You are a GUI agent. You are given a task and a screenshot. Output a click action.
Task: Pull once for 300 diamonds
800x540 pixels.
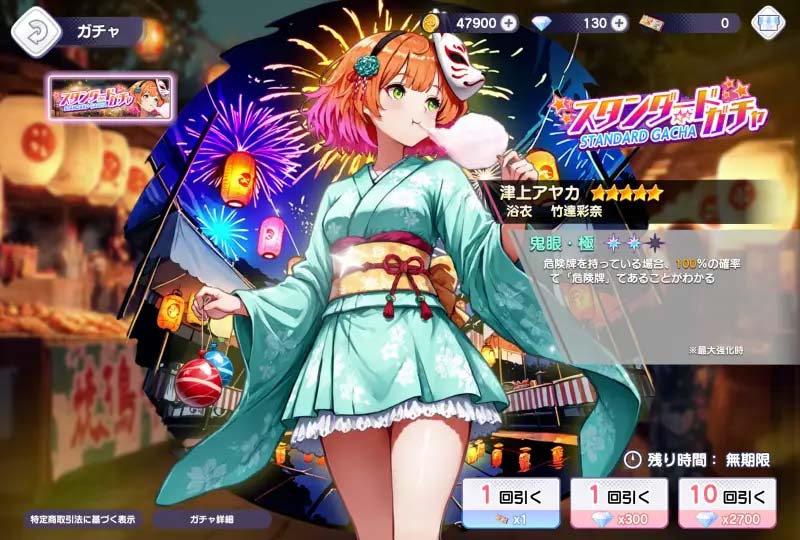[618, 502]
